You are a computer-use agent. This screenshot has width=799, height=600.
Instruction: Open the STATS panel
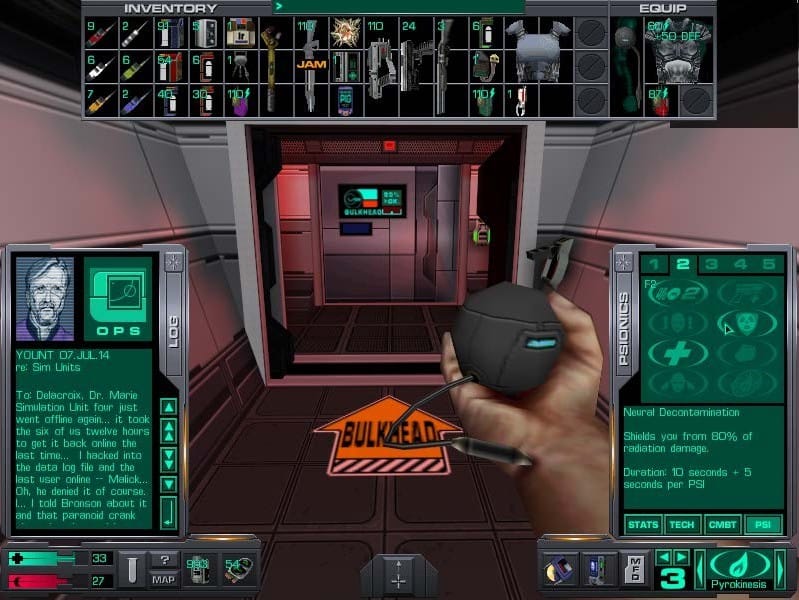643,524
